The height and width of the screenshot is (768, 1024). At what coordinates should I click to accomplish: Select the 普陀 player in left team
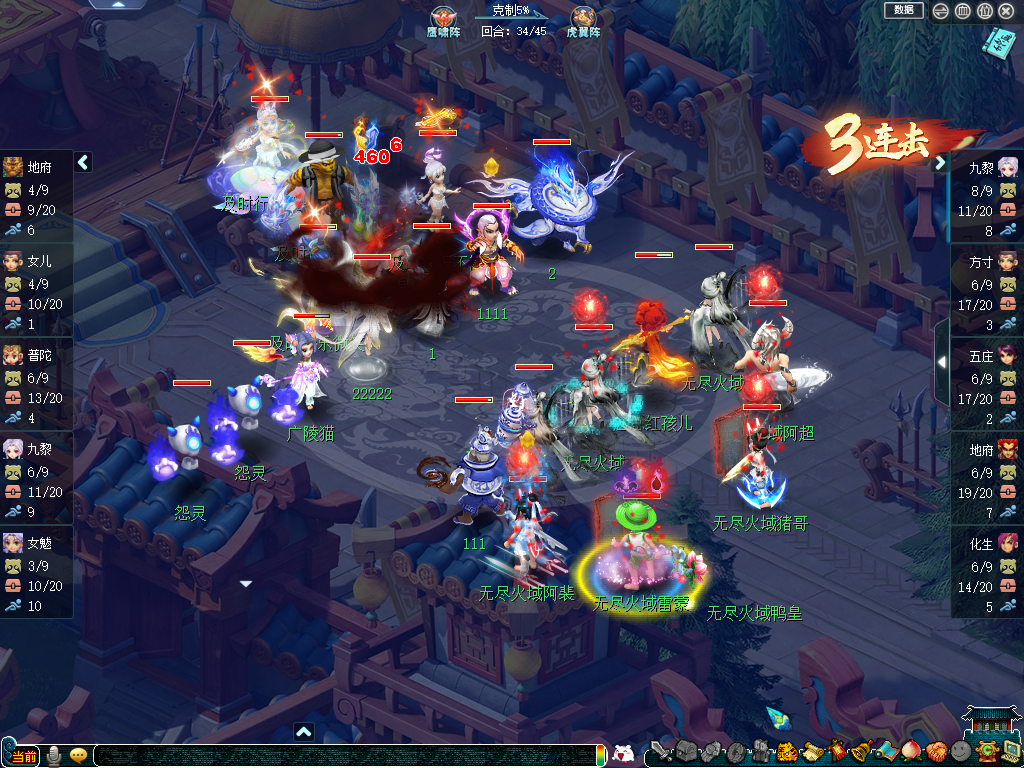click(x=36, y=384)
